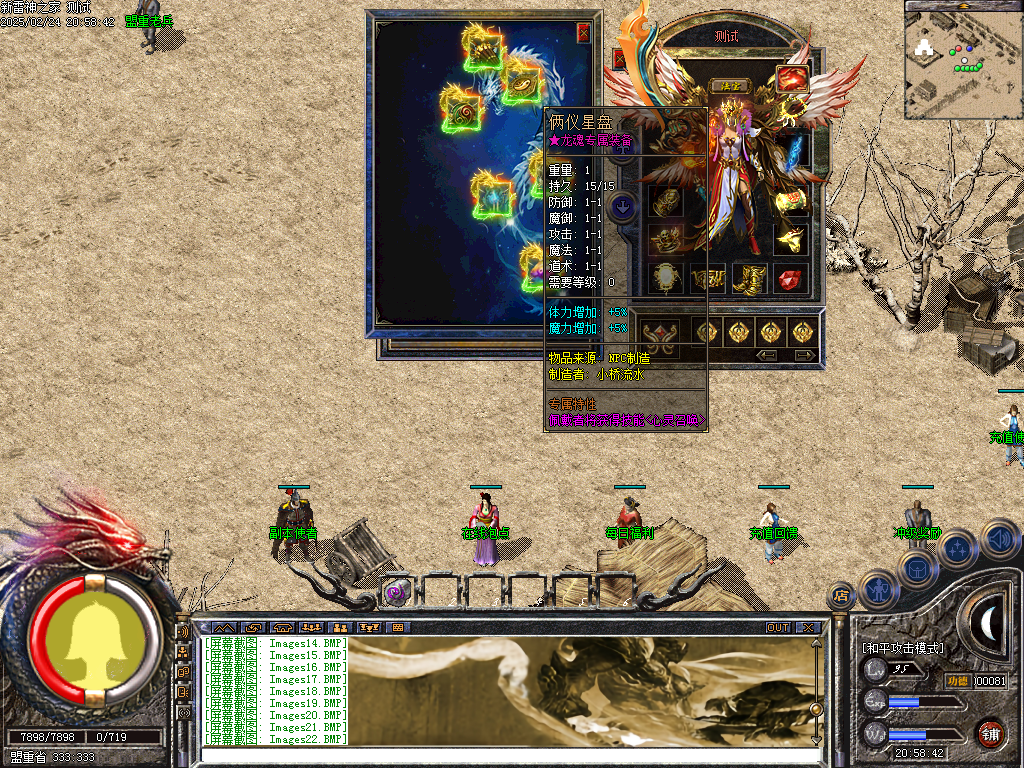Click the OUT button on chat bar
This screenshot has width=1024, height=768.
pyautogui.click(x=777, y=628)
